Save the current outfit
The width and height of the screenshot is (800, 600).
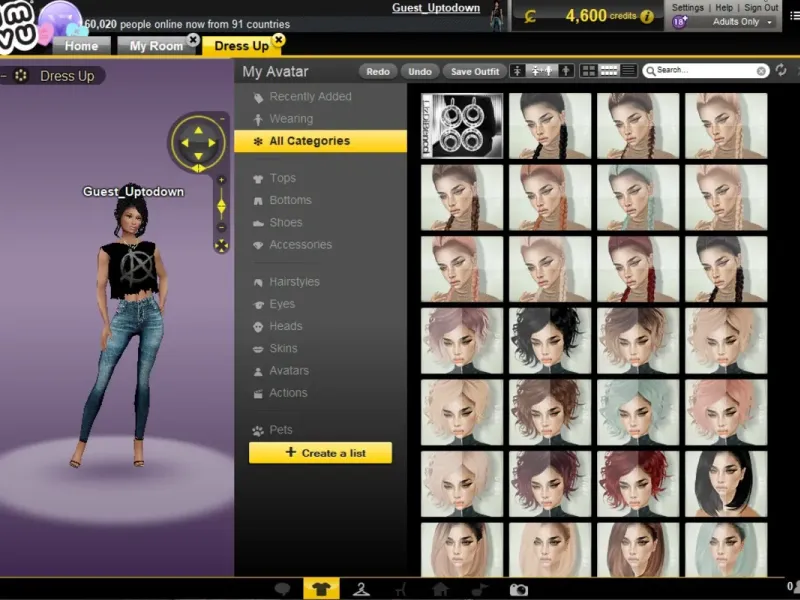(475, 71)
